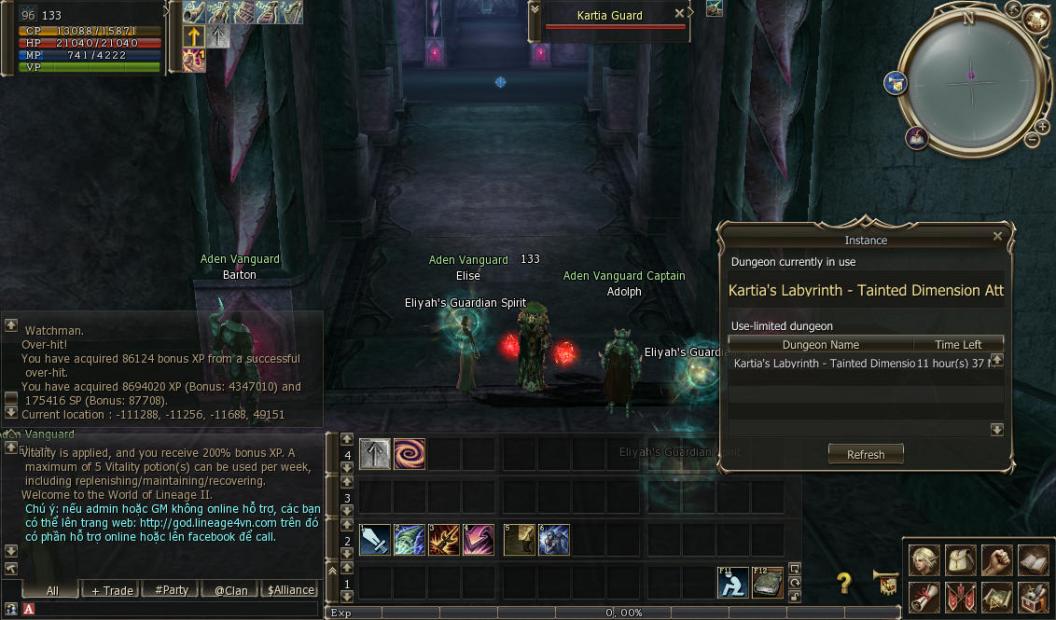Switch to the #Party chat tab
The image size is (1056, 620).
click(x=171, y=590)
